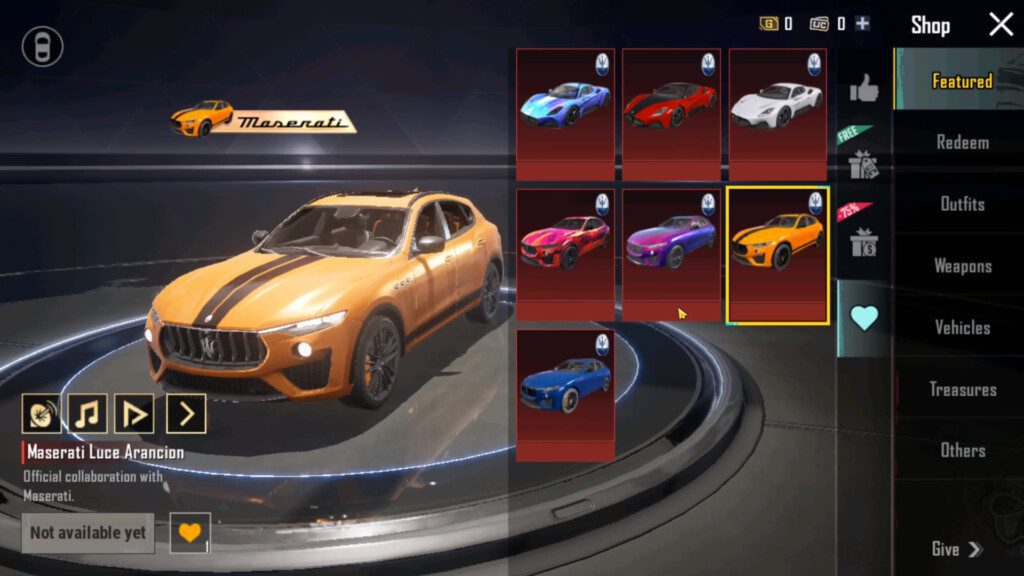Click the Not available yet button
The height and width of the screenshot is (576, 1024).
pyautogui.click(x=88, y=533)
